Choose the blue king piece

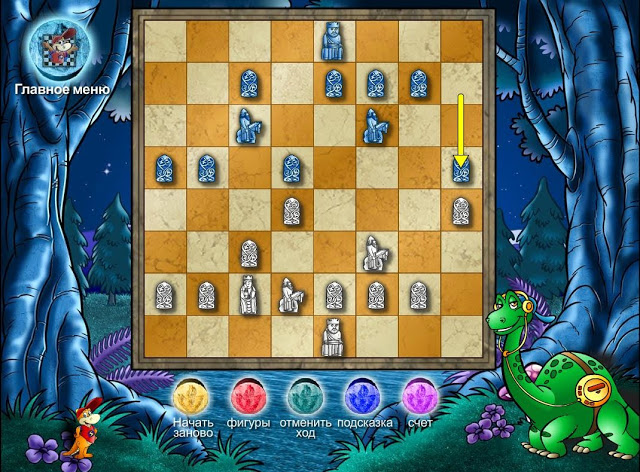tap(333, 41)
